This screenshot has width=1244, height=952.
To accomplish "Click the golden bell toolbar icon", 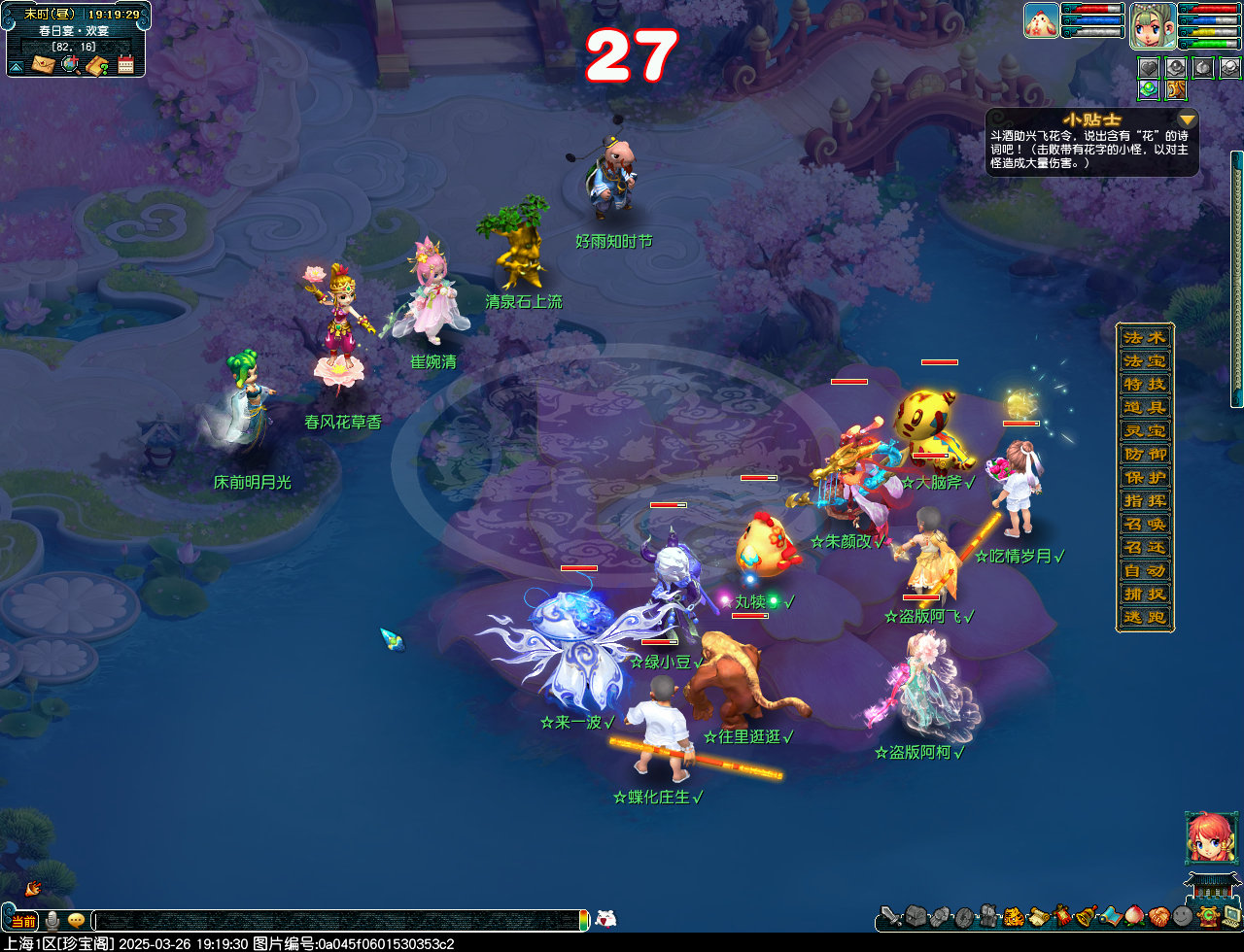I will click(x=1085, y=915).
